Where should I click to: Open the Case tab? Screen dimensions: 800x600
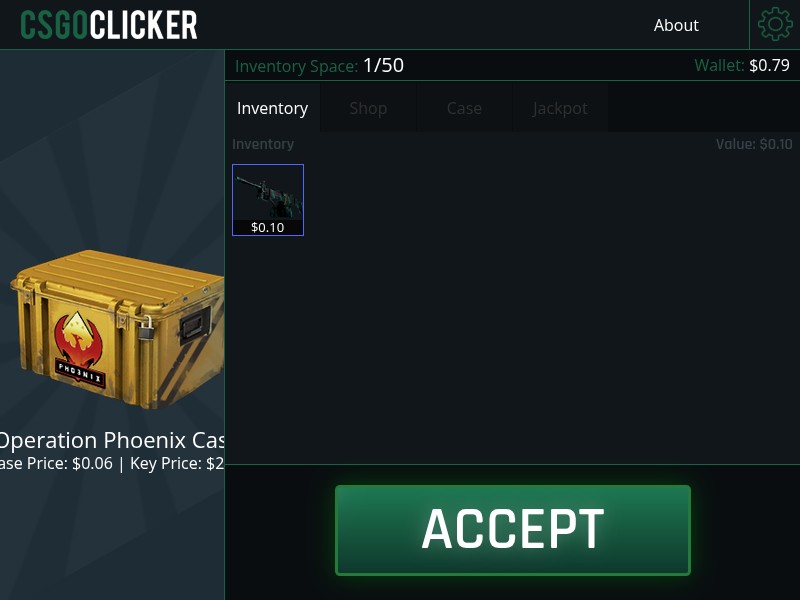click(x=464, y=108)
